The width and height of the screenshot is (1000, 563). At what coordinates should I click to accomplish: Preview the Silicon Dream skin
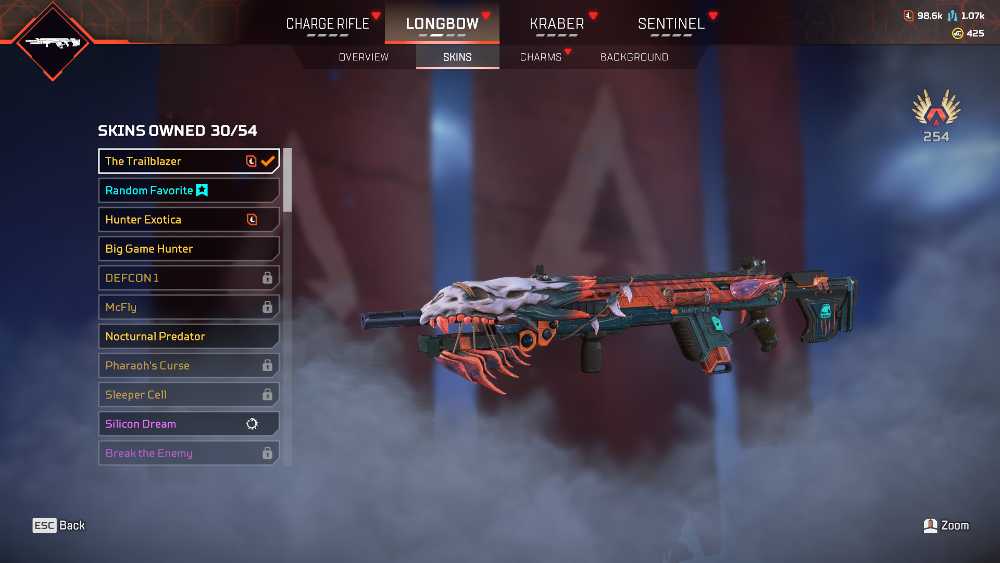188,424
